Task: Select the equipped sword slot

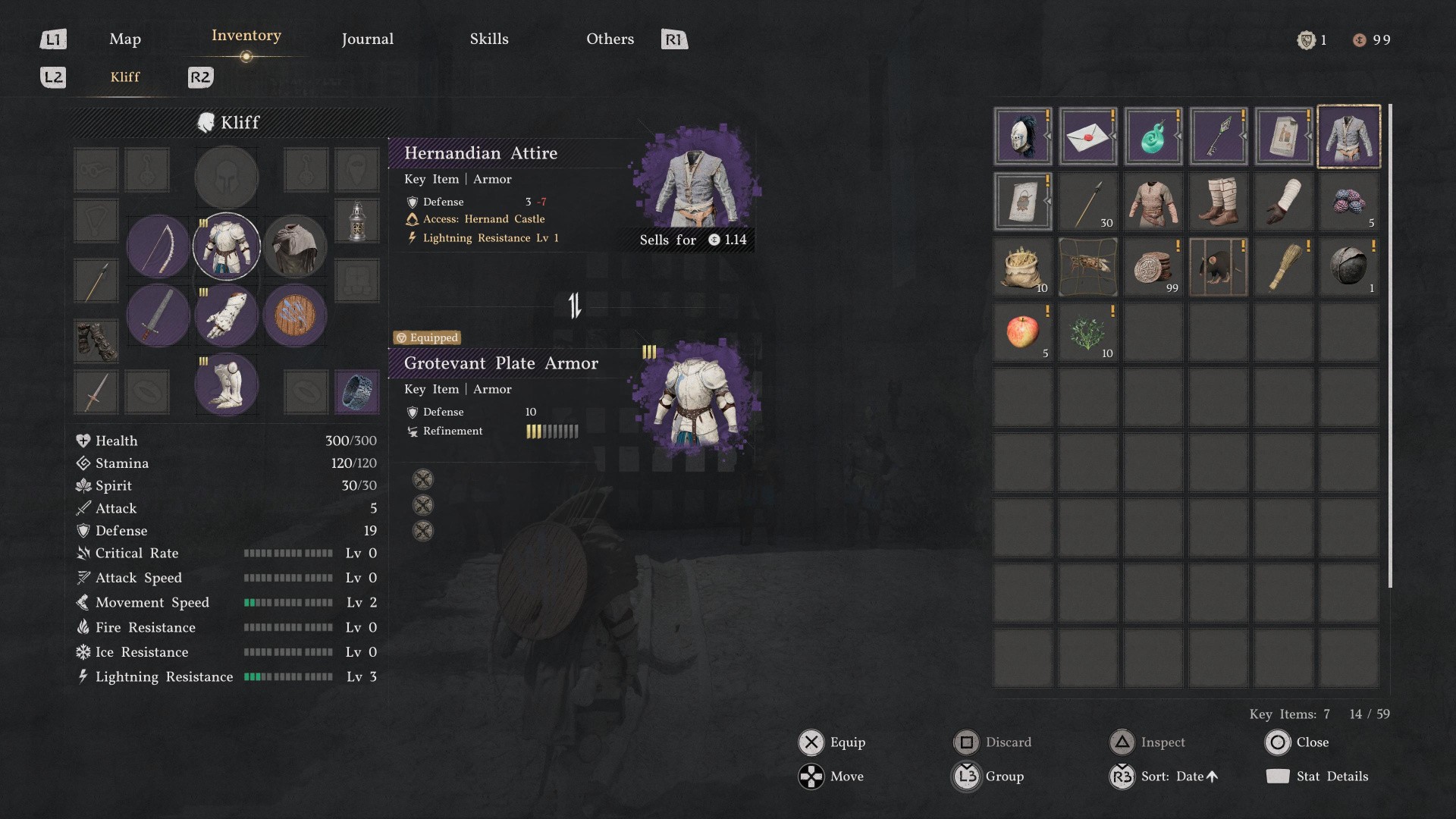Action: point(158,315)
